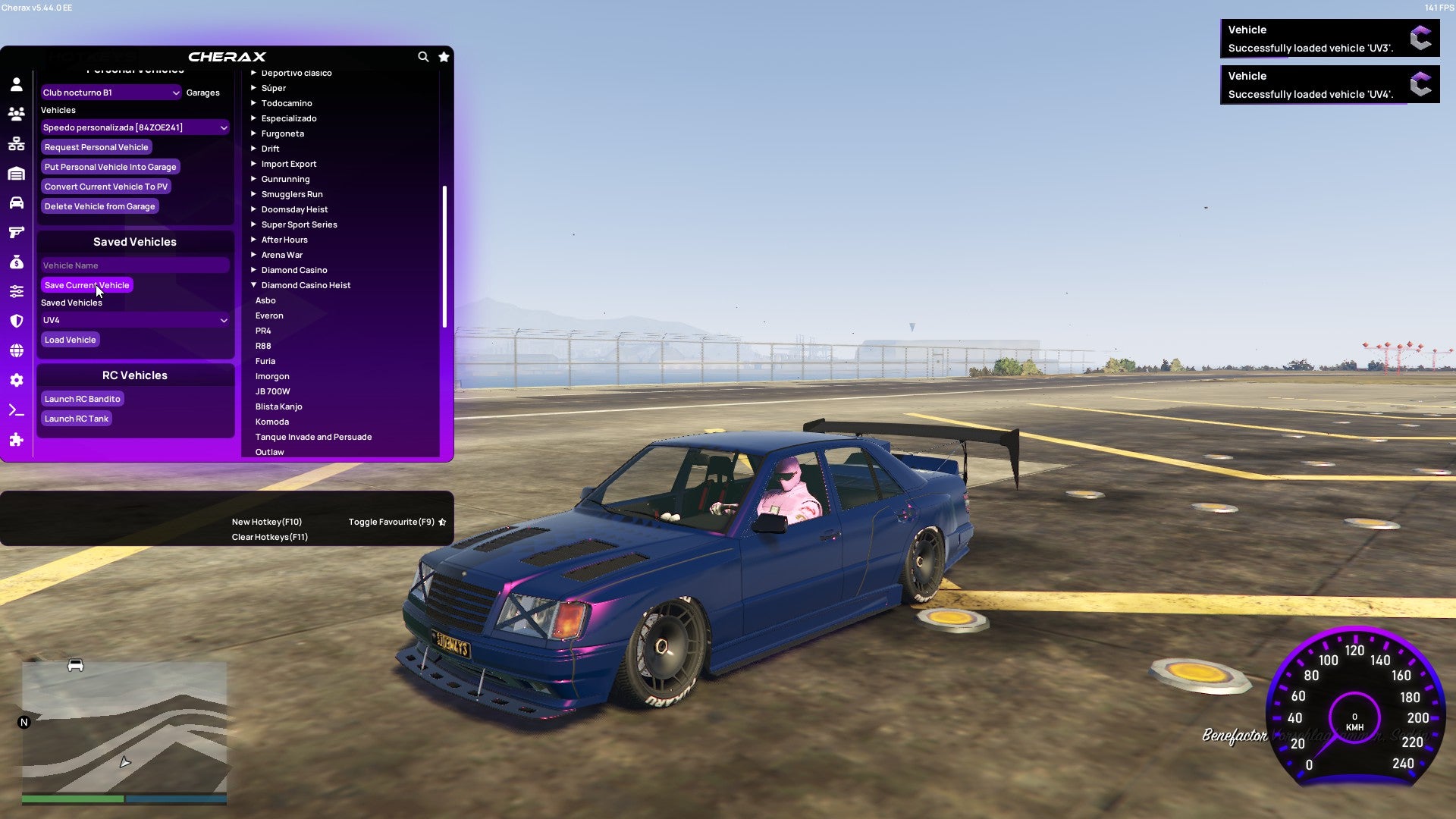Open the search icon in Cherax header

(423, 57)
